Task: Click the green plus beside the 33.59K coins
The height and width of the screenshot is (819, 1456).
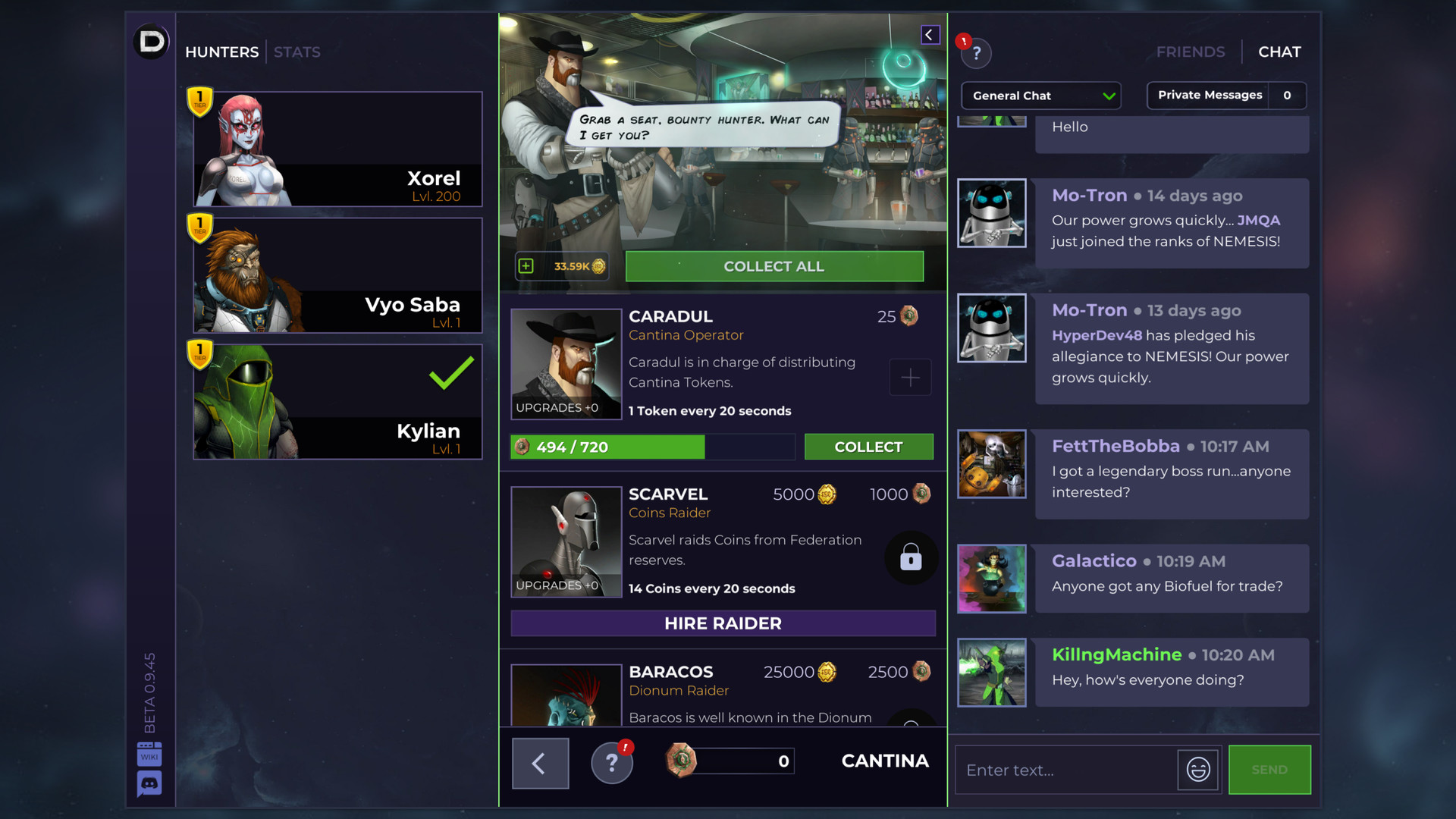Action: click(524, 266)
